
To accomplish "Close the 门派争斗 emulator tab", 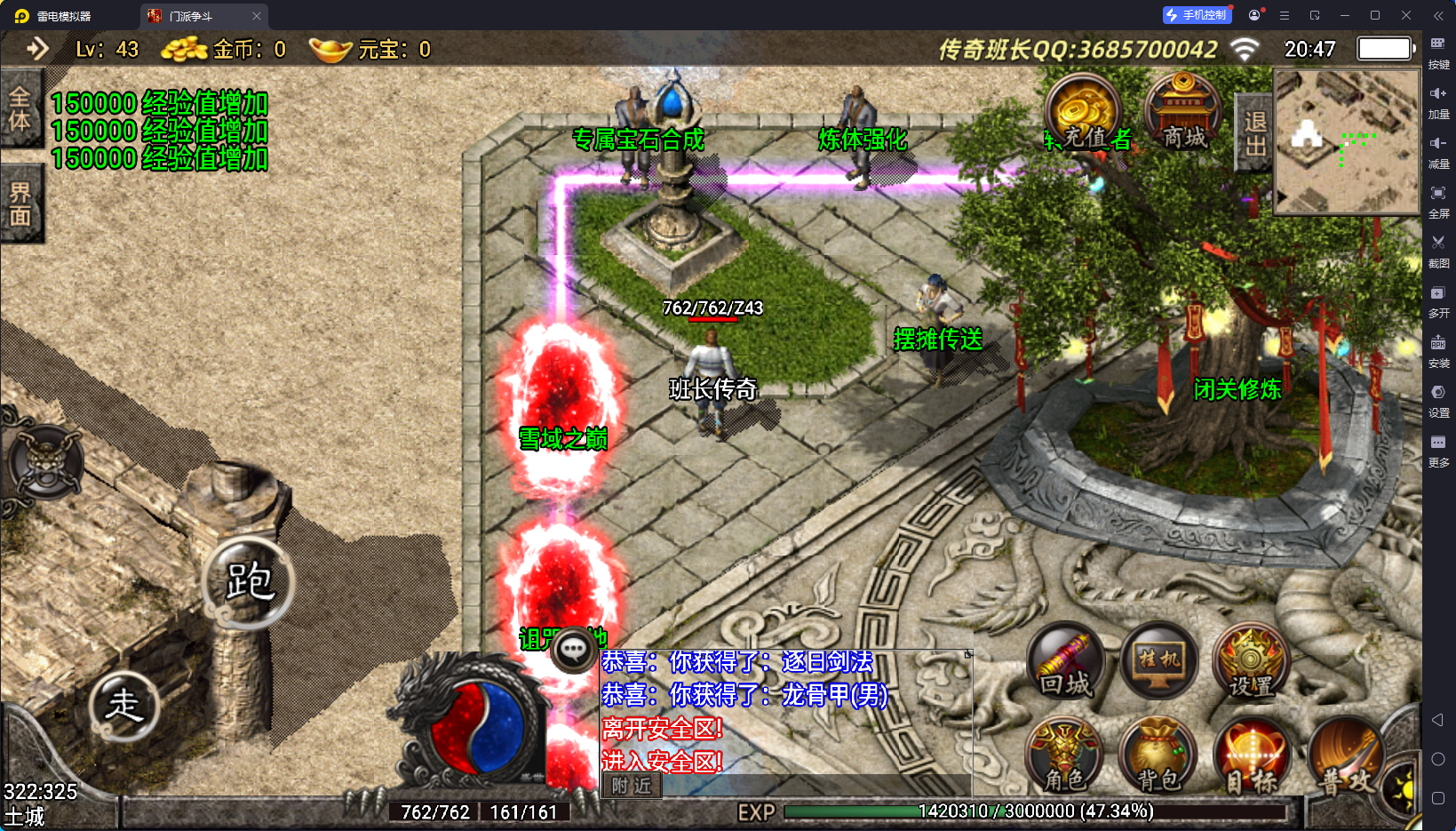I will click(257, 16).
